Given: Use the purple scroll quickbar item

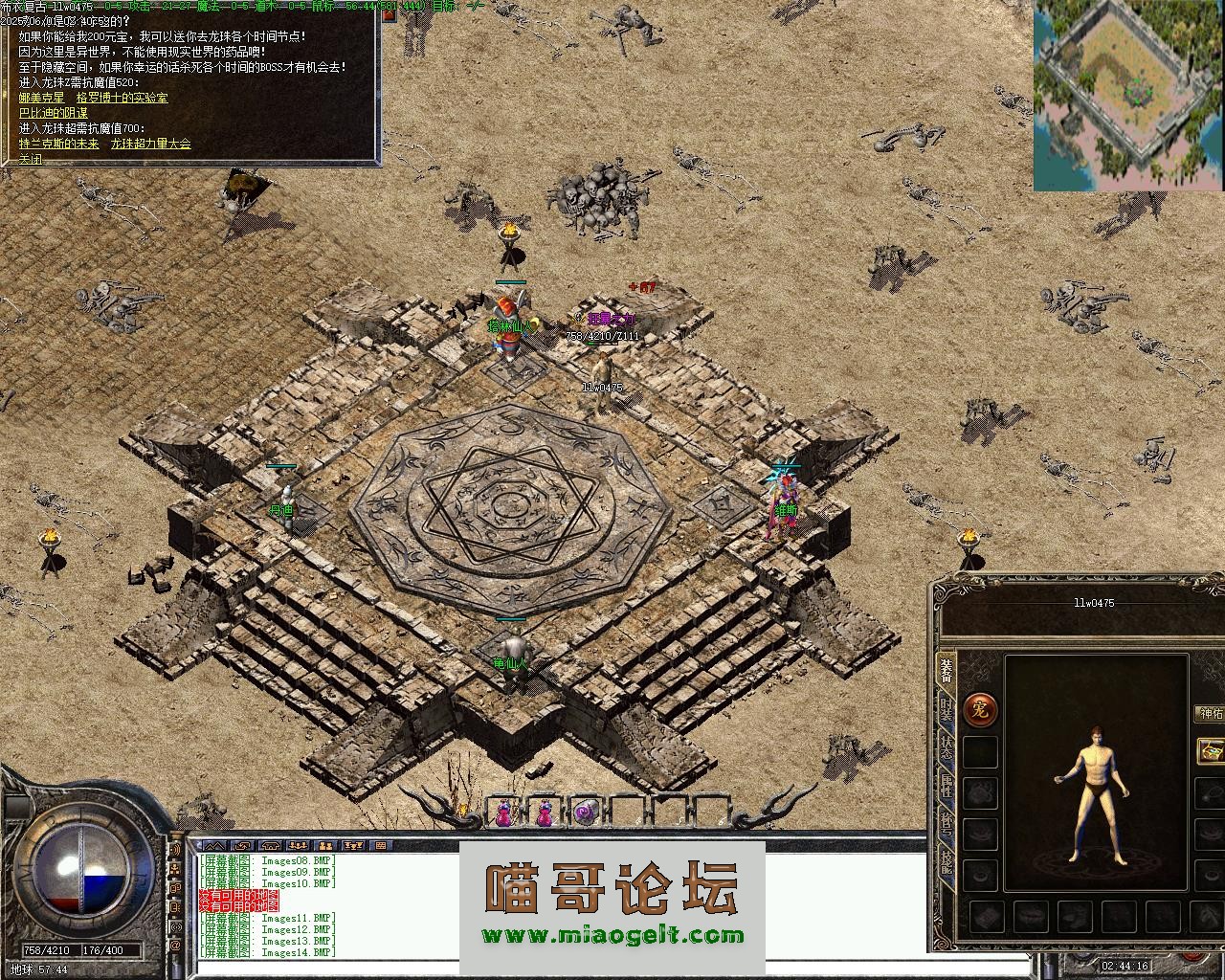Looking at the screenshot, I should (x=585, y=812).
